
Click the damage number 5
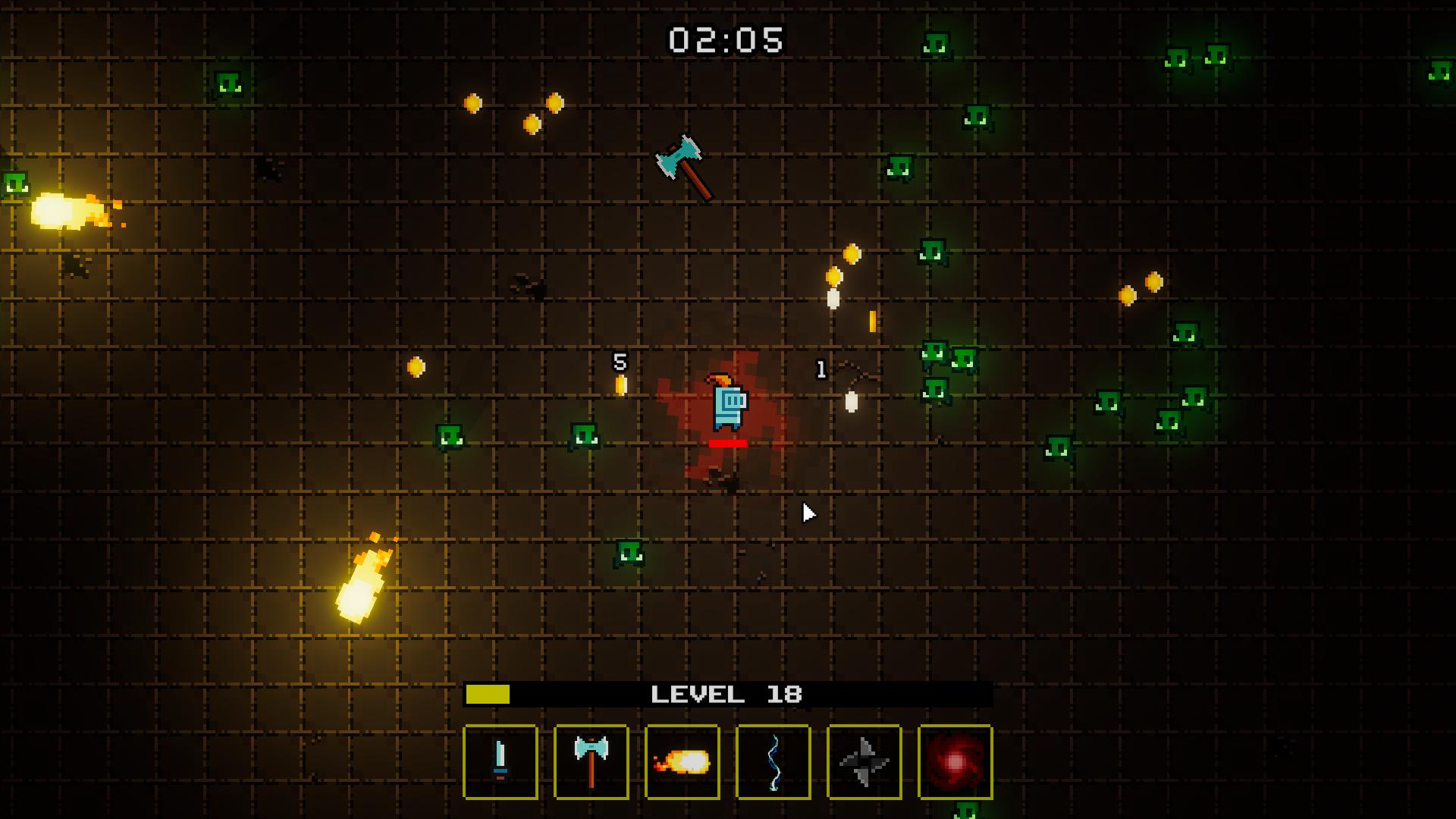(x=620, y=362)
